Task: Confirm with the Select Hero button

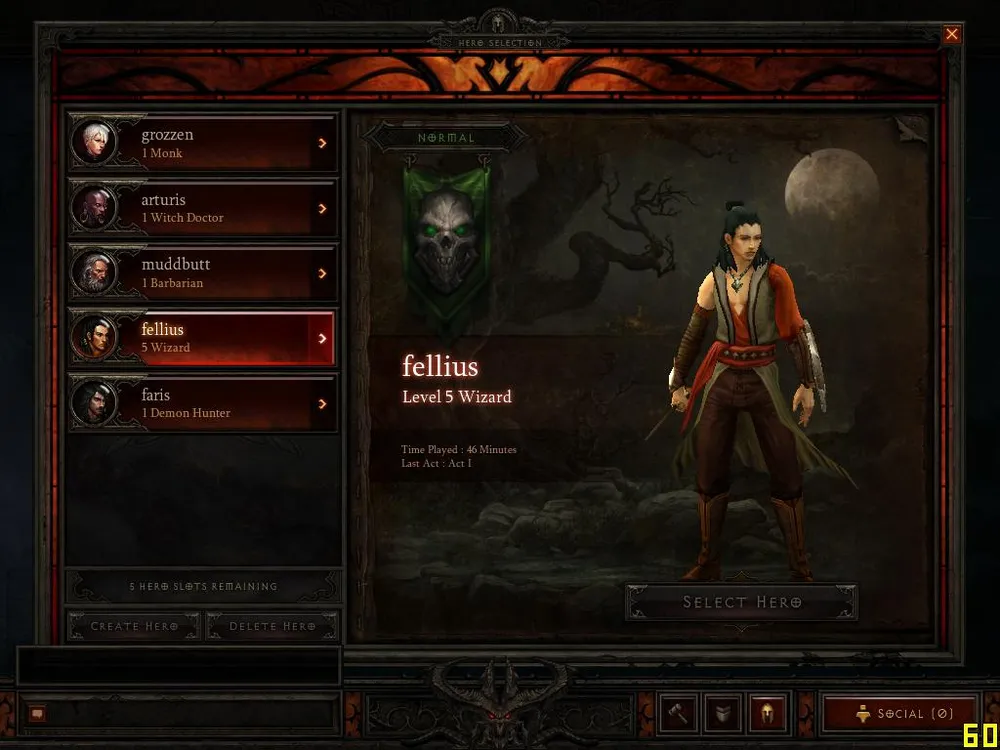Action: point(741,602)
